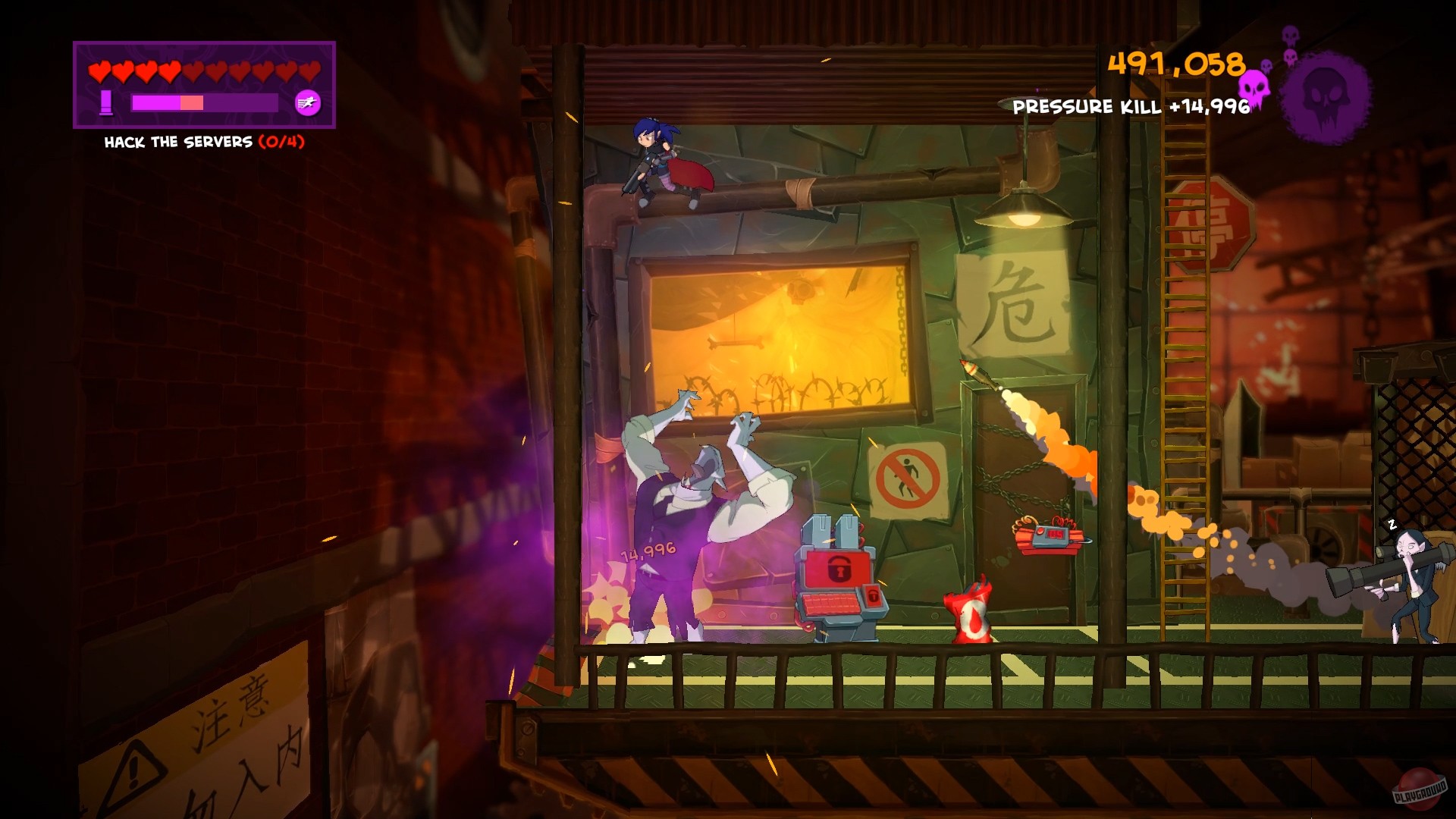Screen dimensions: 1456x819
Task: Click the last darkened heart in the health row
Action: pyautogui.click(x=309, y=72)
